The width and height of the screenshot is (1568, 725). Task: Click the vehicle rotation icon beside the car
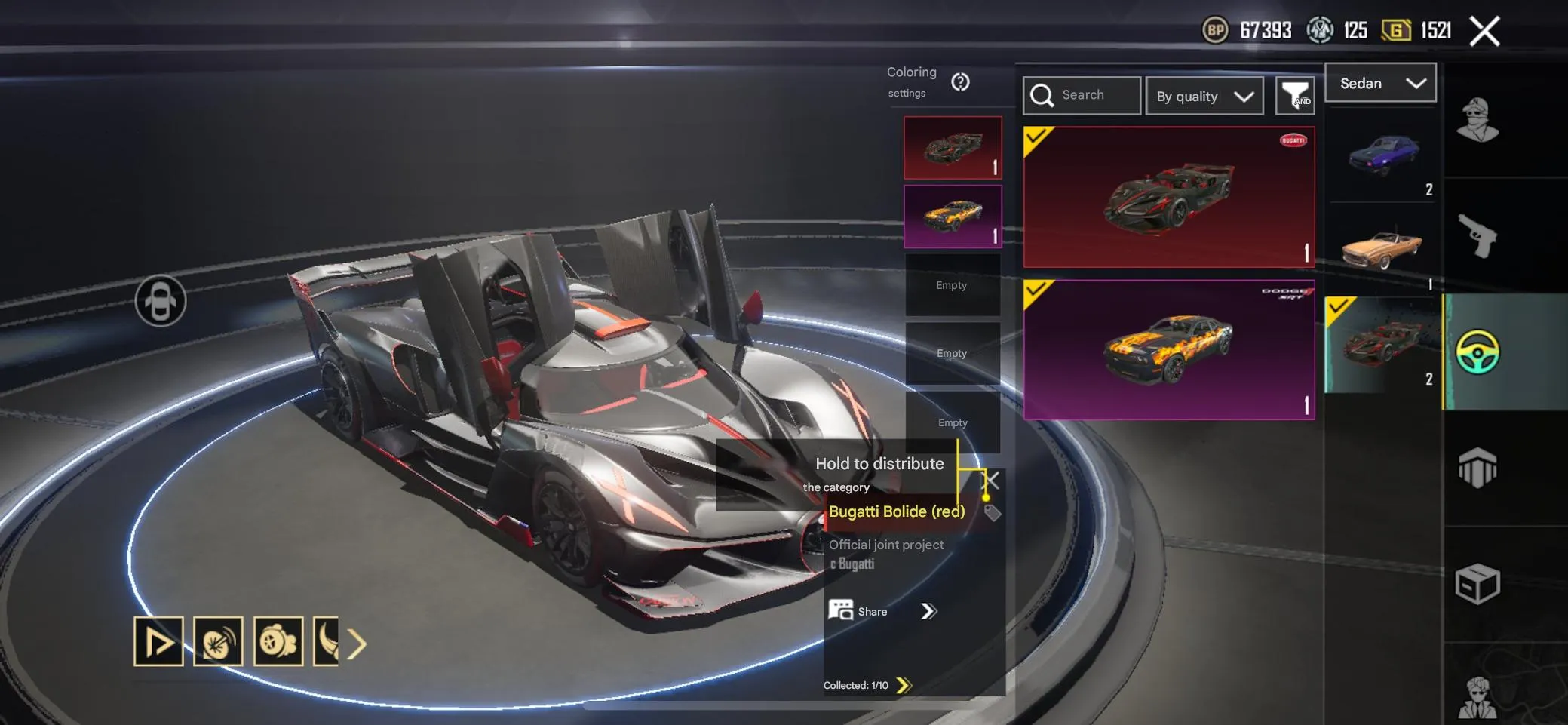pos(161,300)
